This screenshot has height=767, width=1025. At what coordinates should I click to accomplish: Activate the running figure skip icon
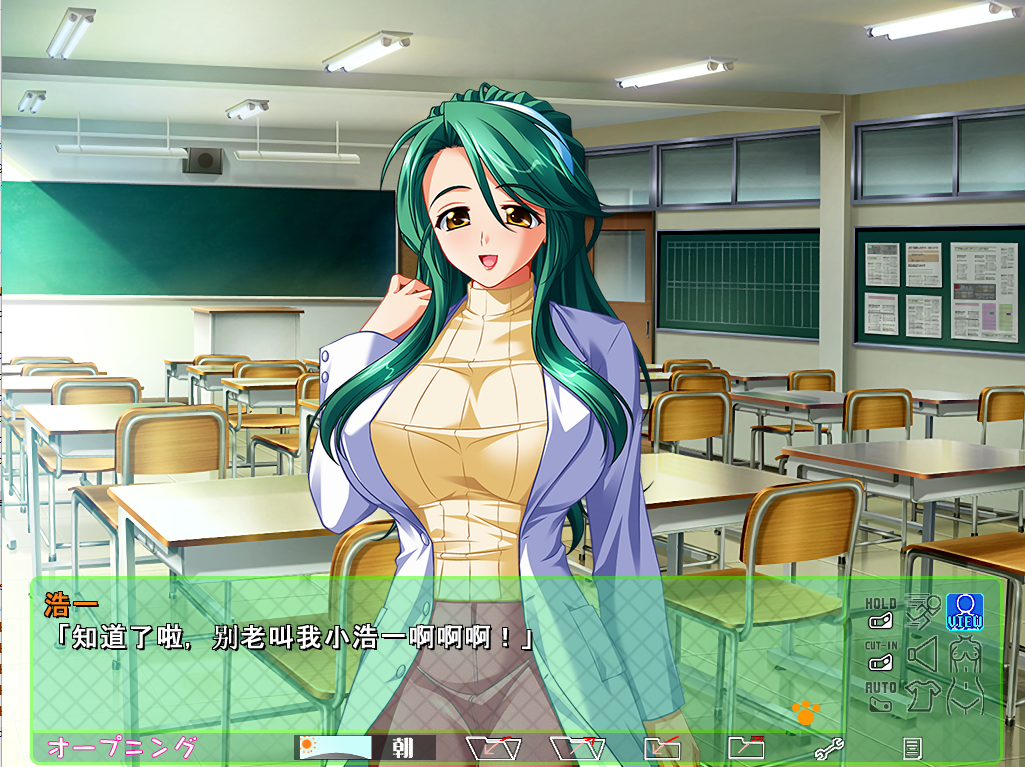click(921, 609)
